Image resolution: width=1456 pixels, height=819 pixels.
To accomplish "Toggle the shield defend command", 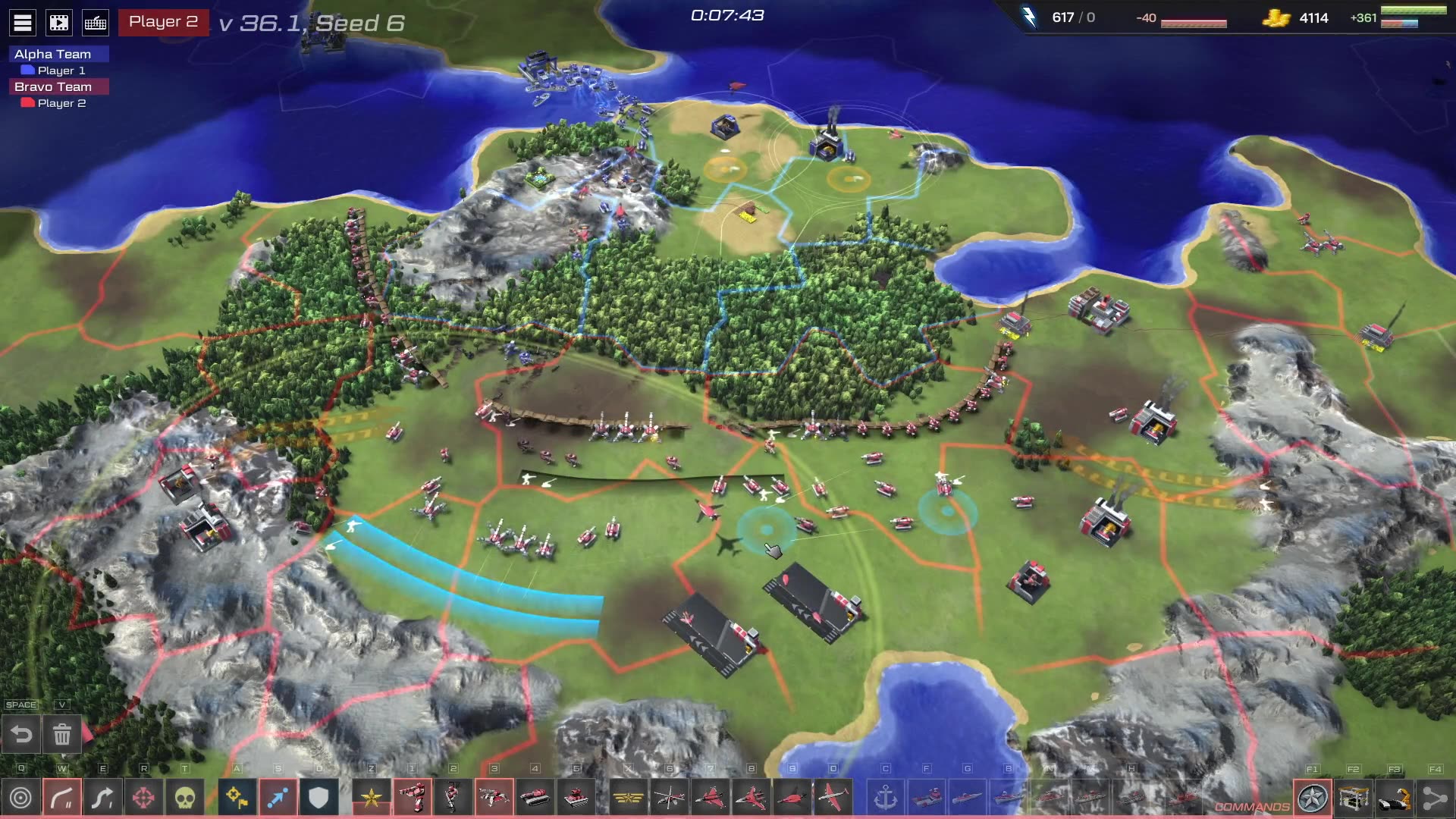I will (318, 798).
